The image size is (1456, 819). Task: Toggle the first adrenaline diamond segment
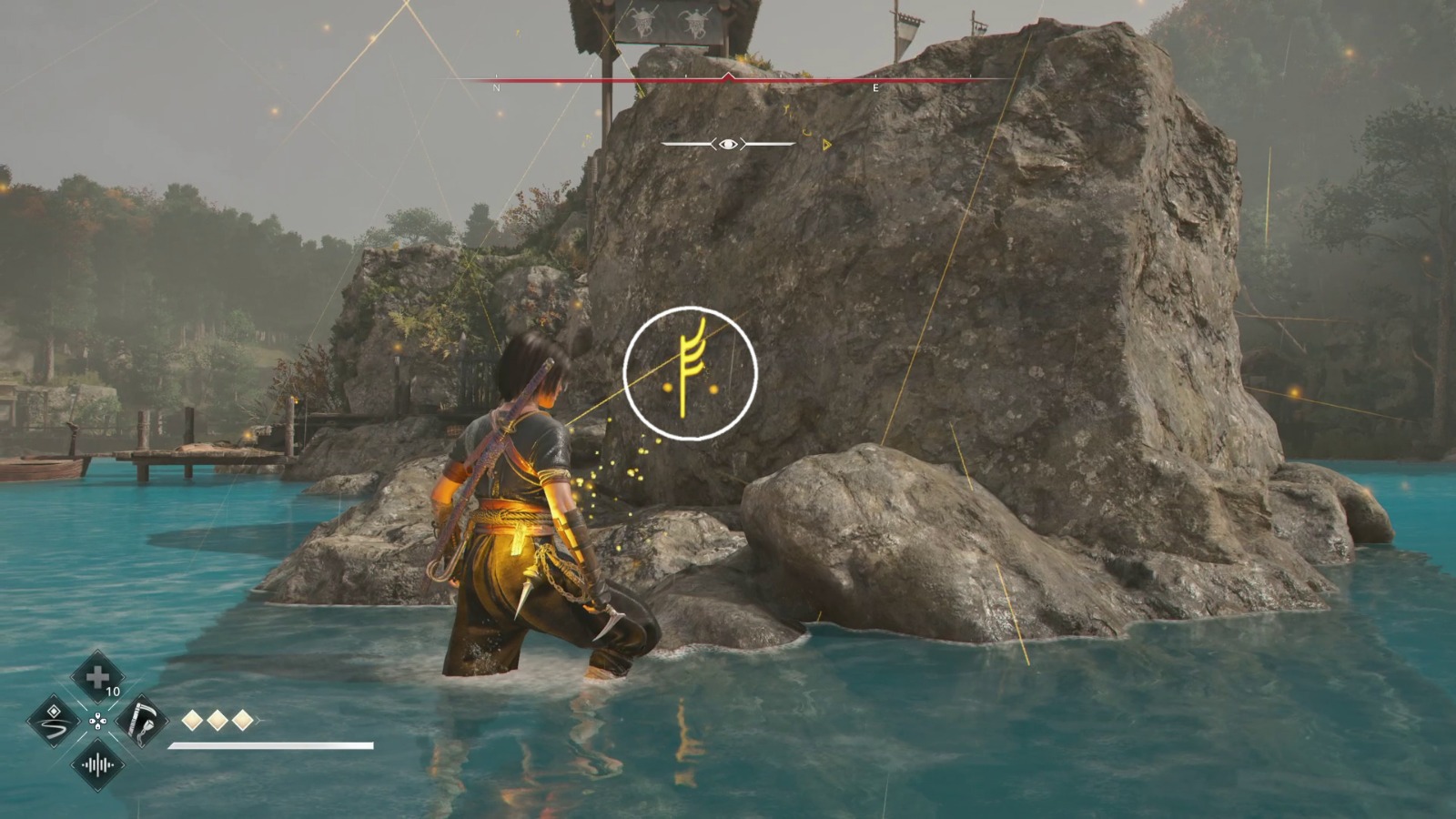[192, 720]
